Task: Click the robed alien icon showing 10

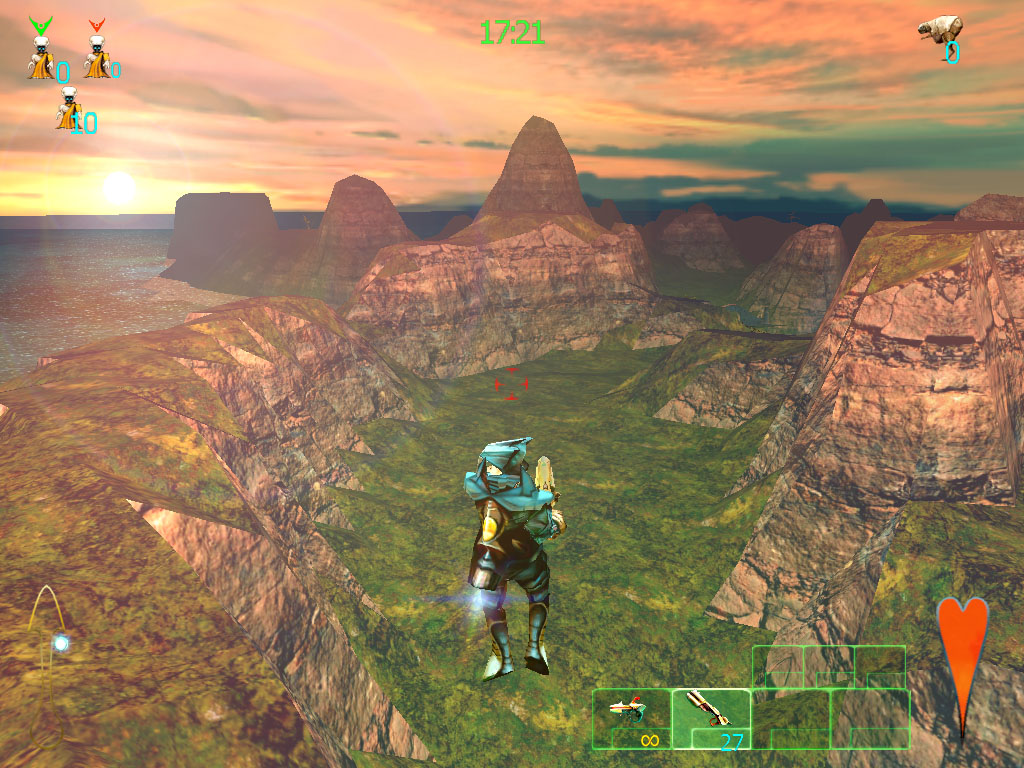Action: click(68, 109)
